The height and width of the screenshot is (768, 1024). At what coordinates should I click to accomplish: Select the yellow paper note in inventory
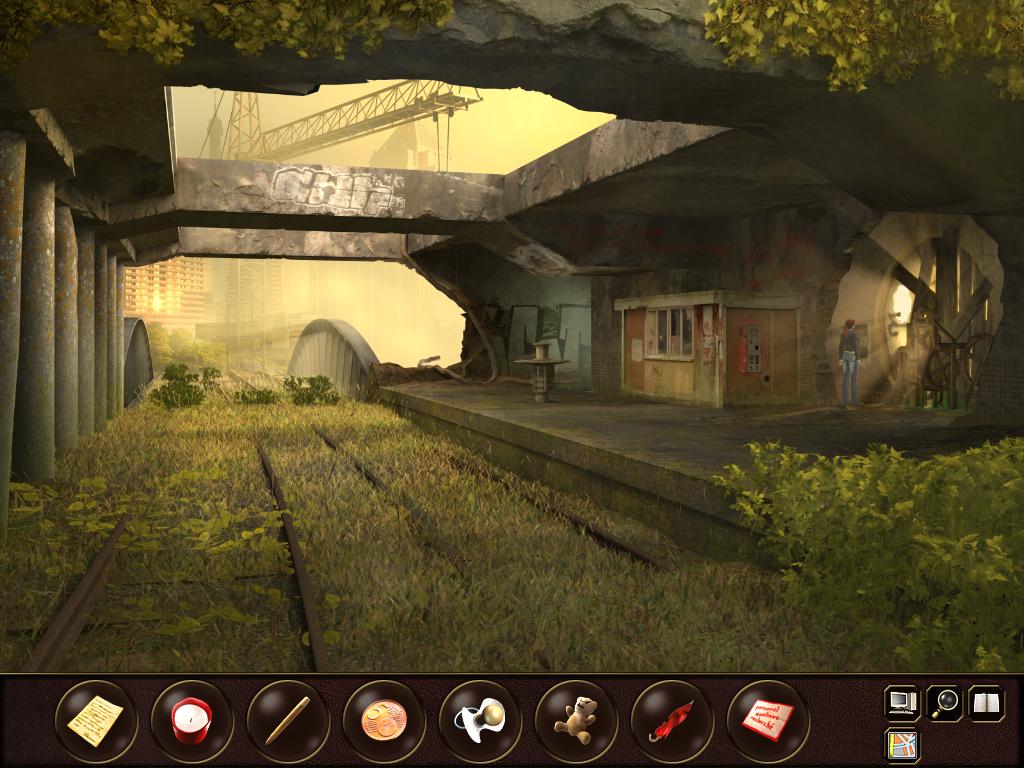coord(96,720)
